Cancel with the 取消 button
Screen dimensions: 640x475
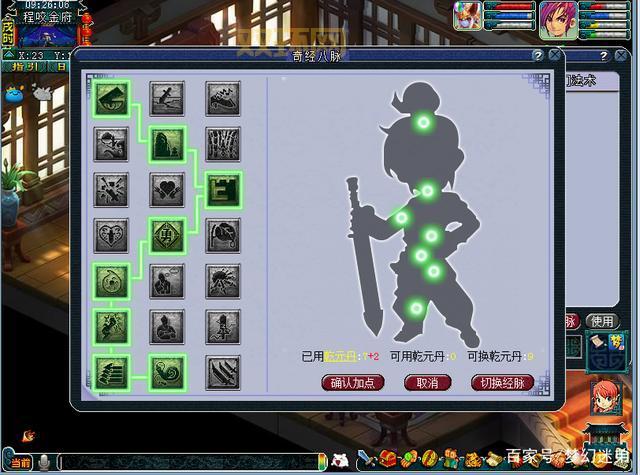point(421,383)
